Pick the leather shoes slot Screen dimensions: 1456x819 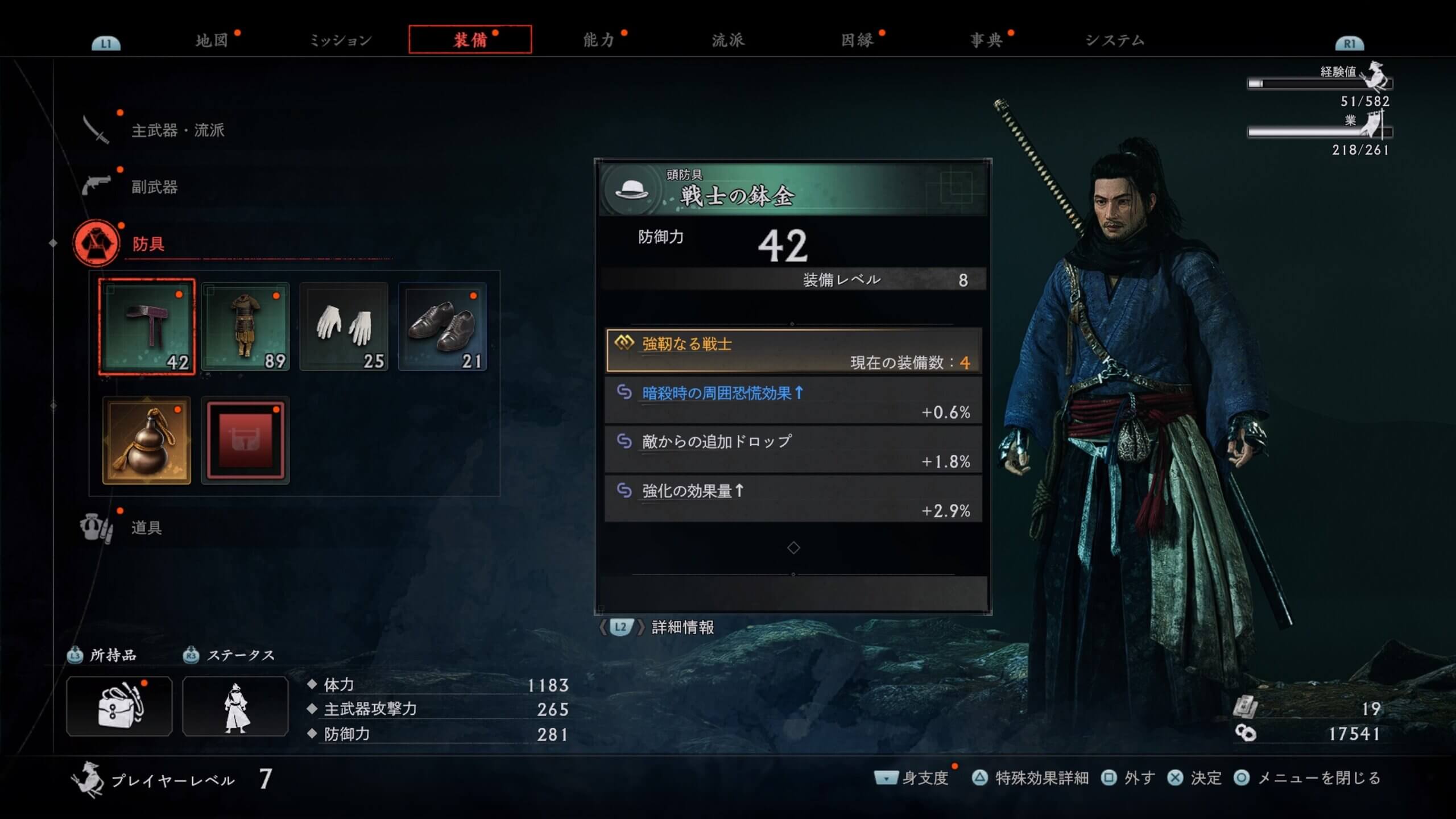[x=442, y=327]
